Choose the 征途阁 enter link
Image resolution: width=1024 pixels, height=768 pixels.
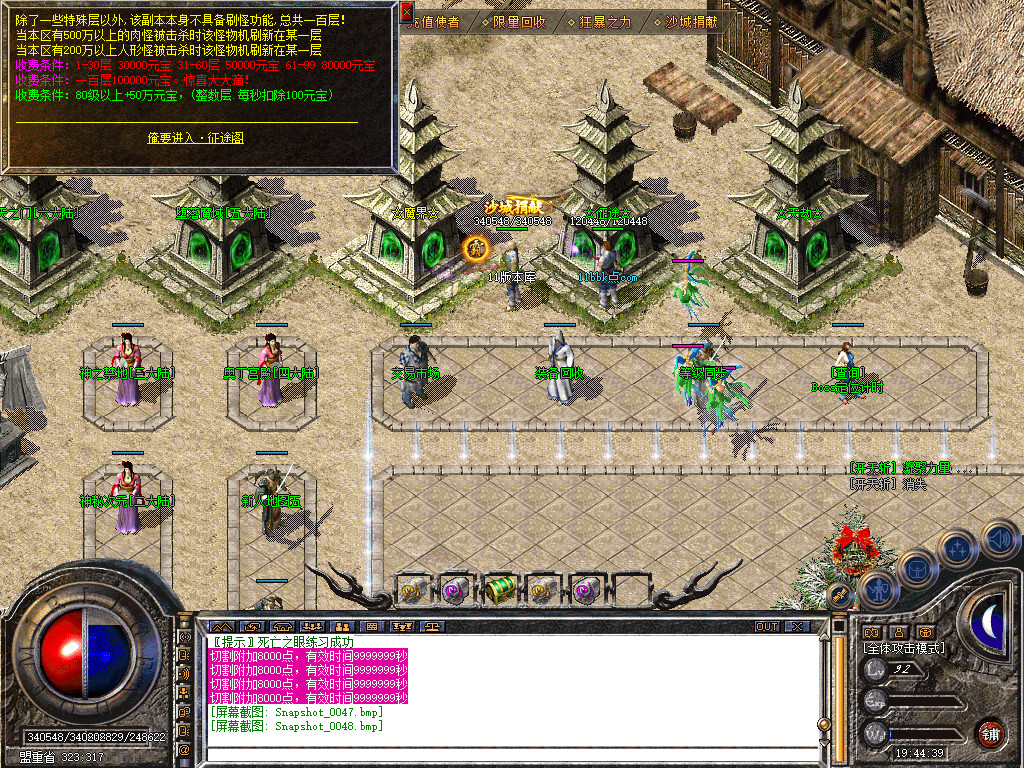tap(195, 137)
